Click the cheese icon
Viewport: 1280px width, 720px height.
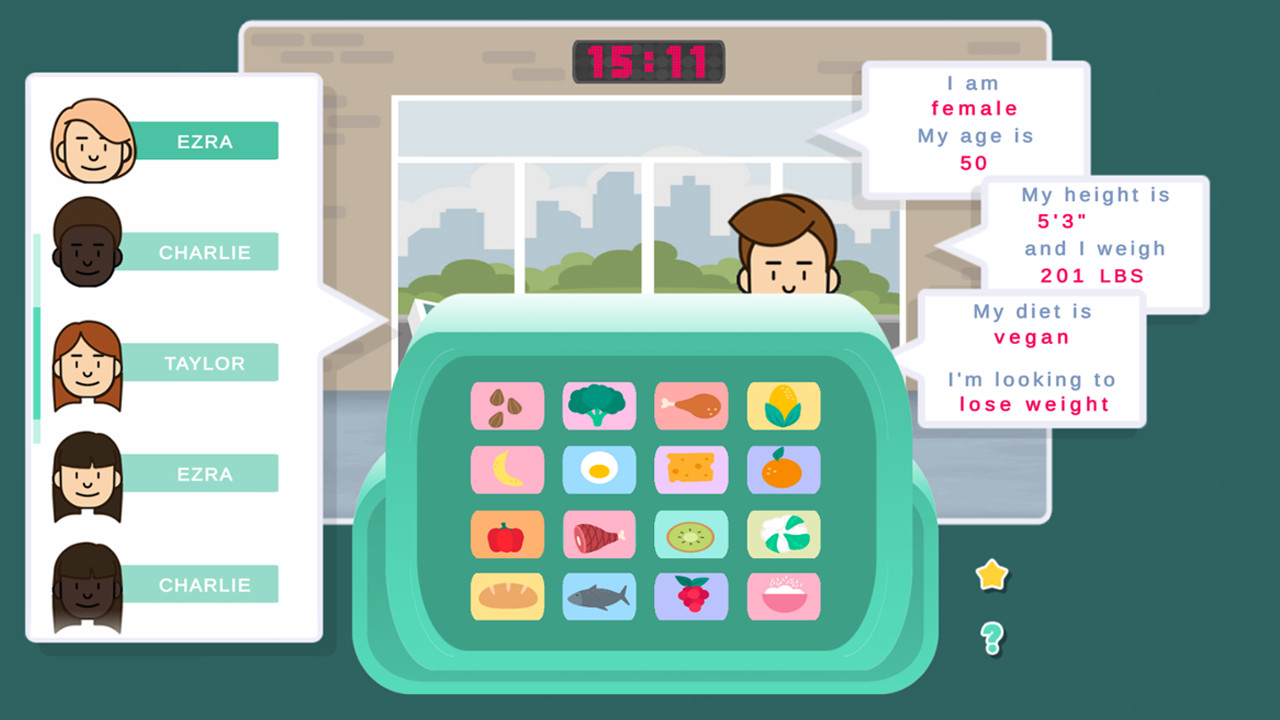pyautogui.click(x=691, y=470)
